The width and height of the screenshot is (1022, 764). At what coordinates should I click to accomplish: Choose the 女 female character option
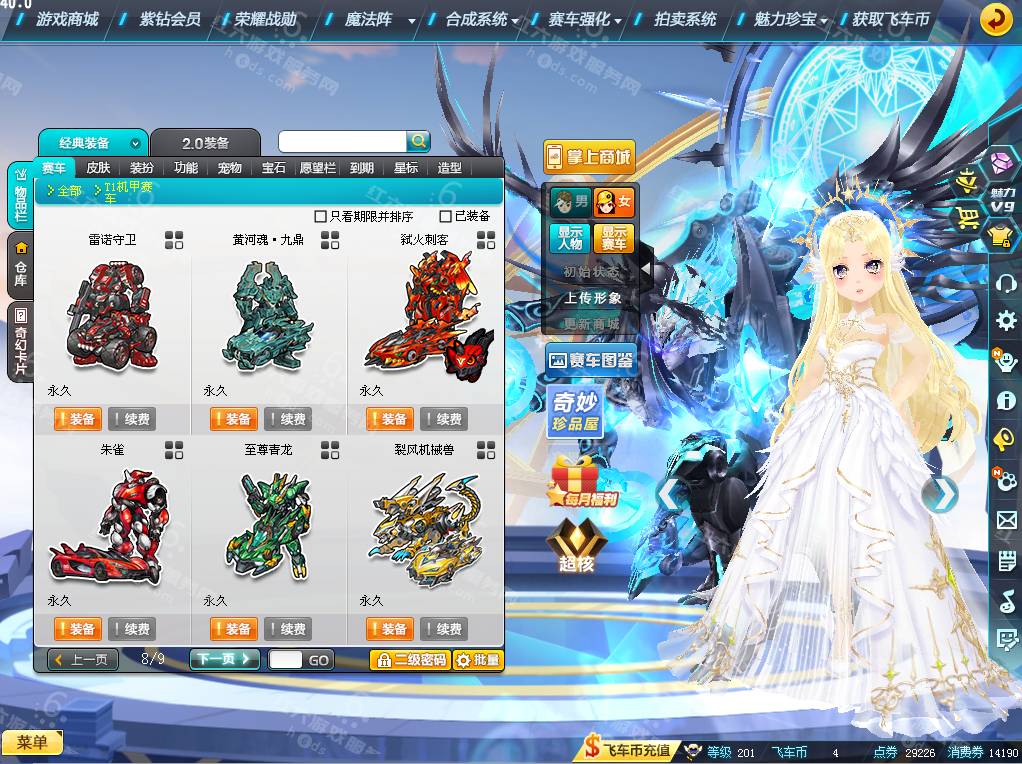[x=613, y=203]
